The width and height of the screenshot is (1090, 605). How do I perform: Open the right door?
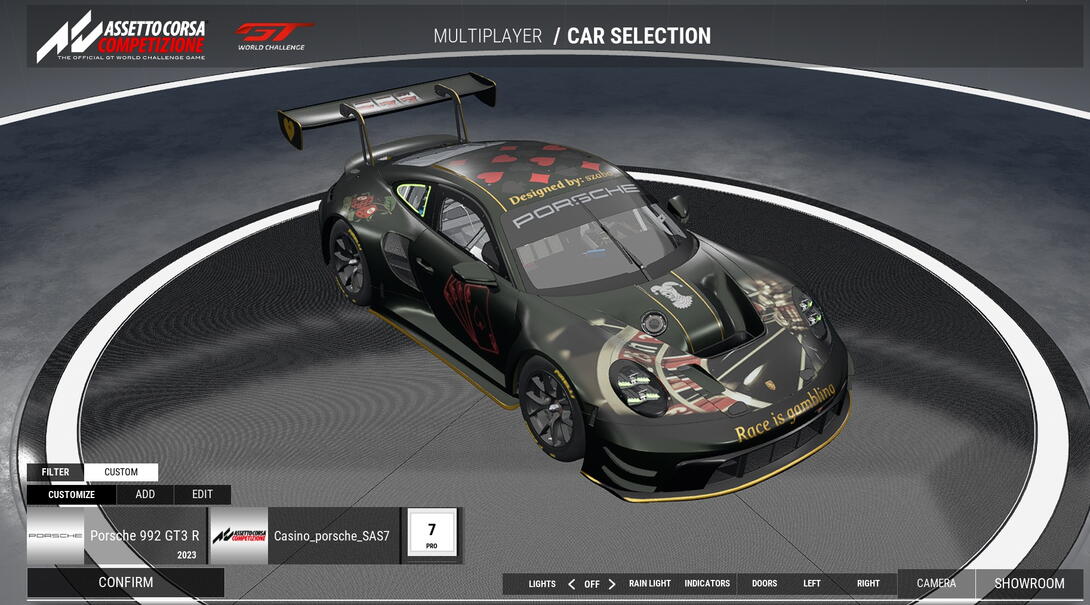(868, 584)
